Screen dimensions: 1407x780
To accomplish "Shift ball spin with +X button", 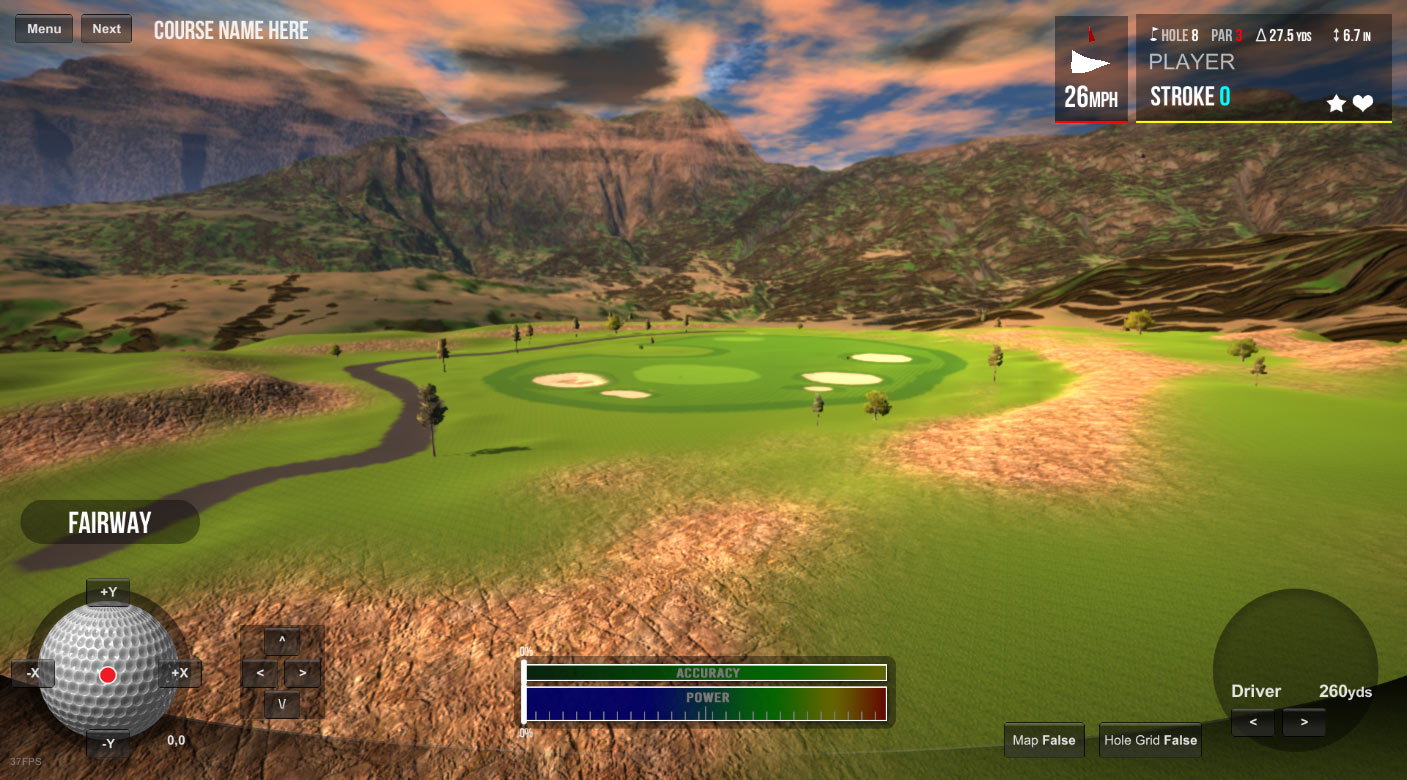I will [180, 673].
